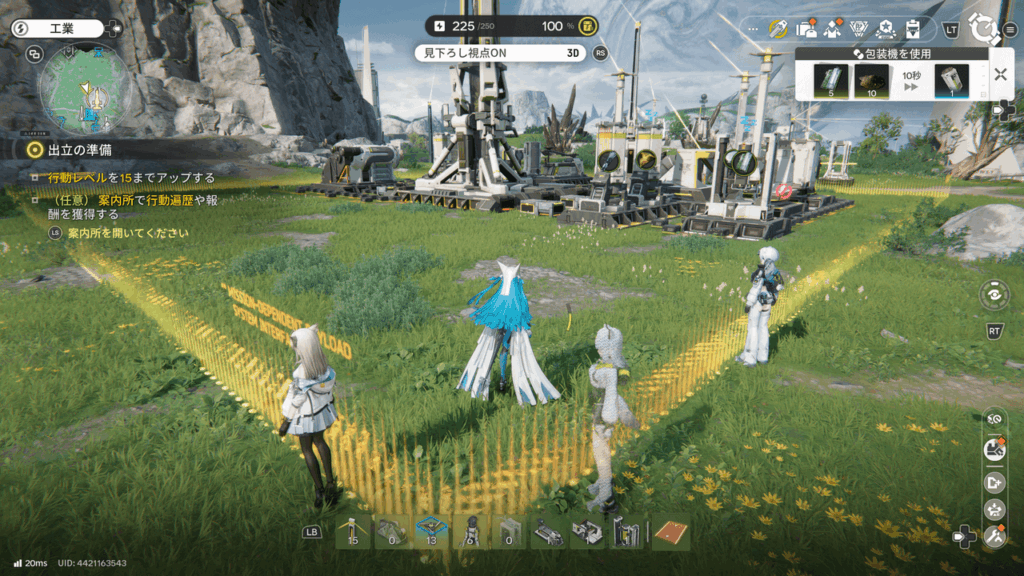Select the crystal input item showing 5

[x=831, y=81]
